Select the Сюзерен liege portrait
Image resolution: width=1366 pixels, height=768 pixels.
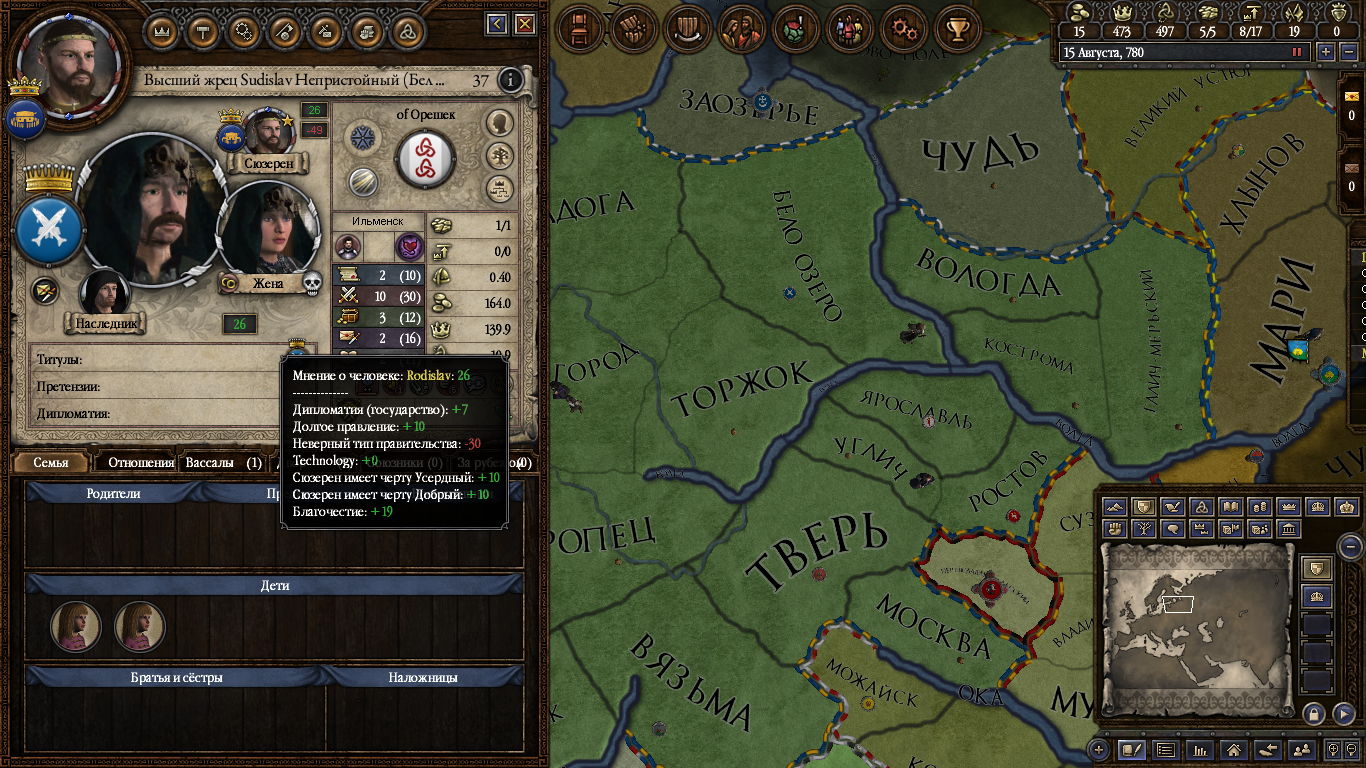click(x=268, y=133)
